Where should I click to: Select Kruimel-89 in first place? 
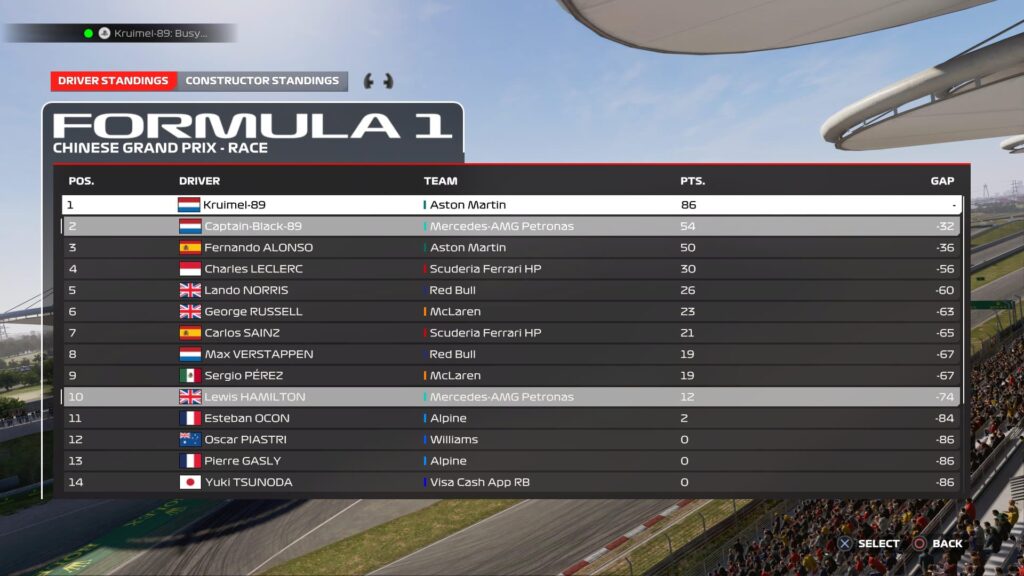tap(511, 205)
